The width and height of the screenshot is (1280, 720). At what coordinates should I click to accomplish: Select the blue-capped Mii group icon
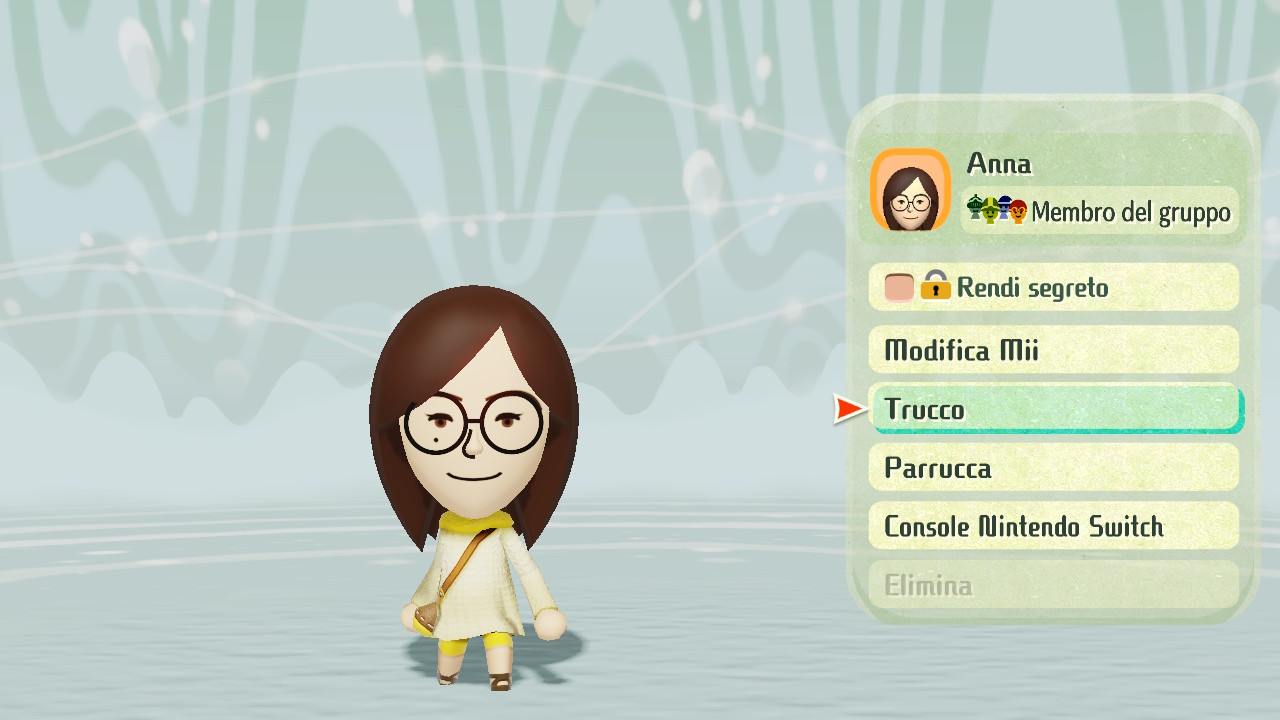pos(1004,207)
